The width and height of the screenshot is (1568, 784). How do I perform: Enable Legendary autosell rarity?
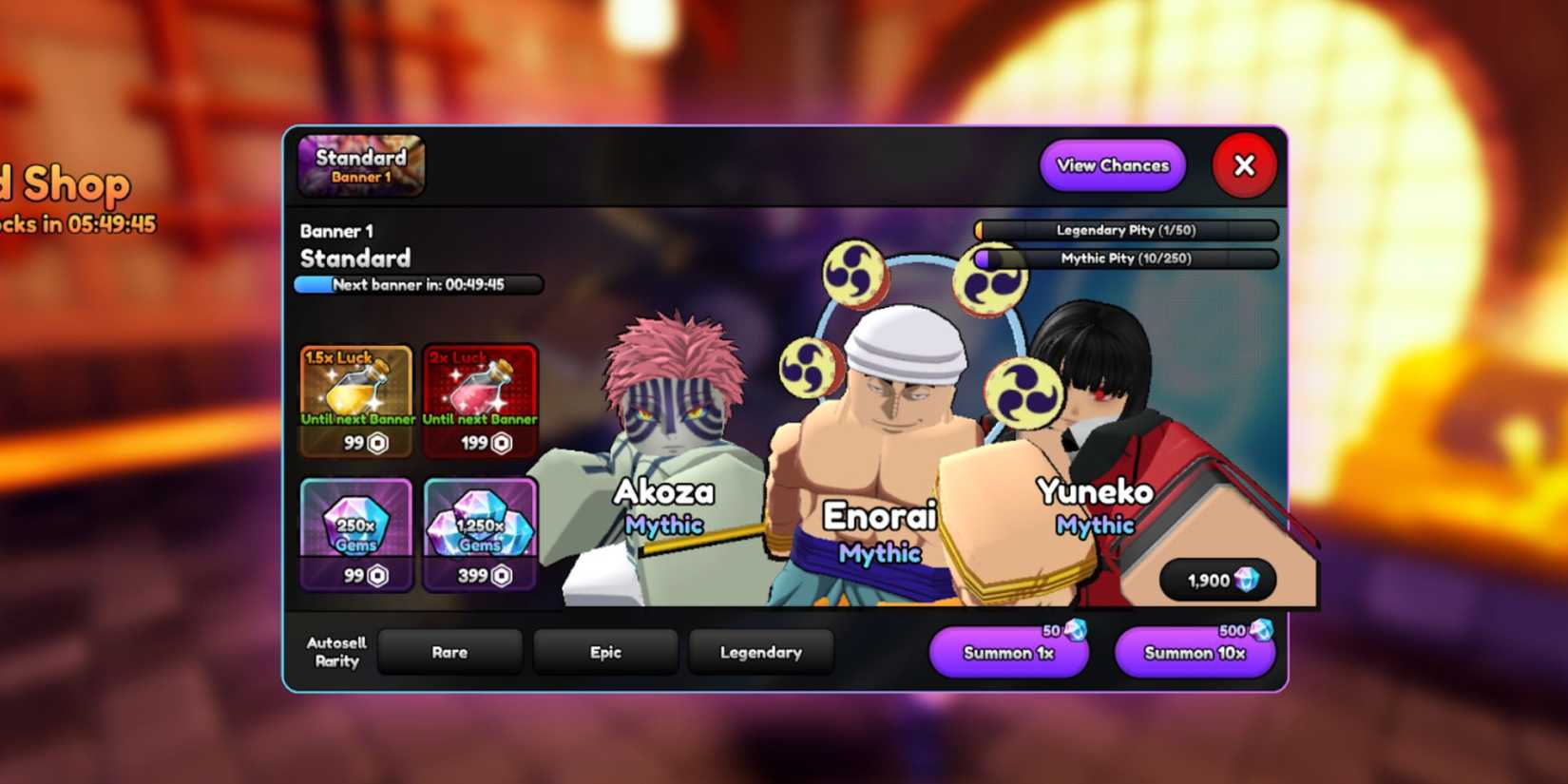[761, 652]
